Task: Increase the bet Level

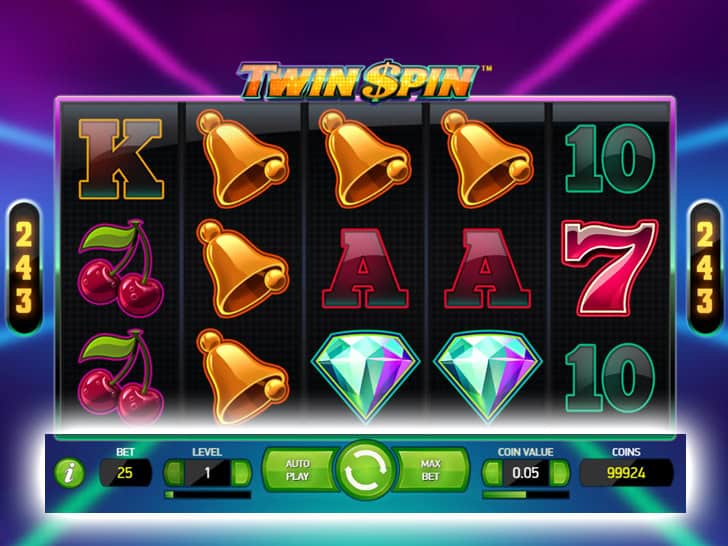Action: coord(244,472)
